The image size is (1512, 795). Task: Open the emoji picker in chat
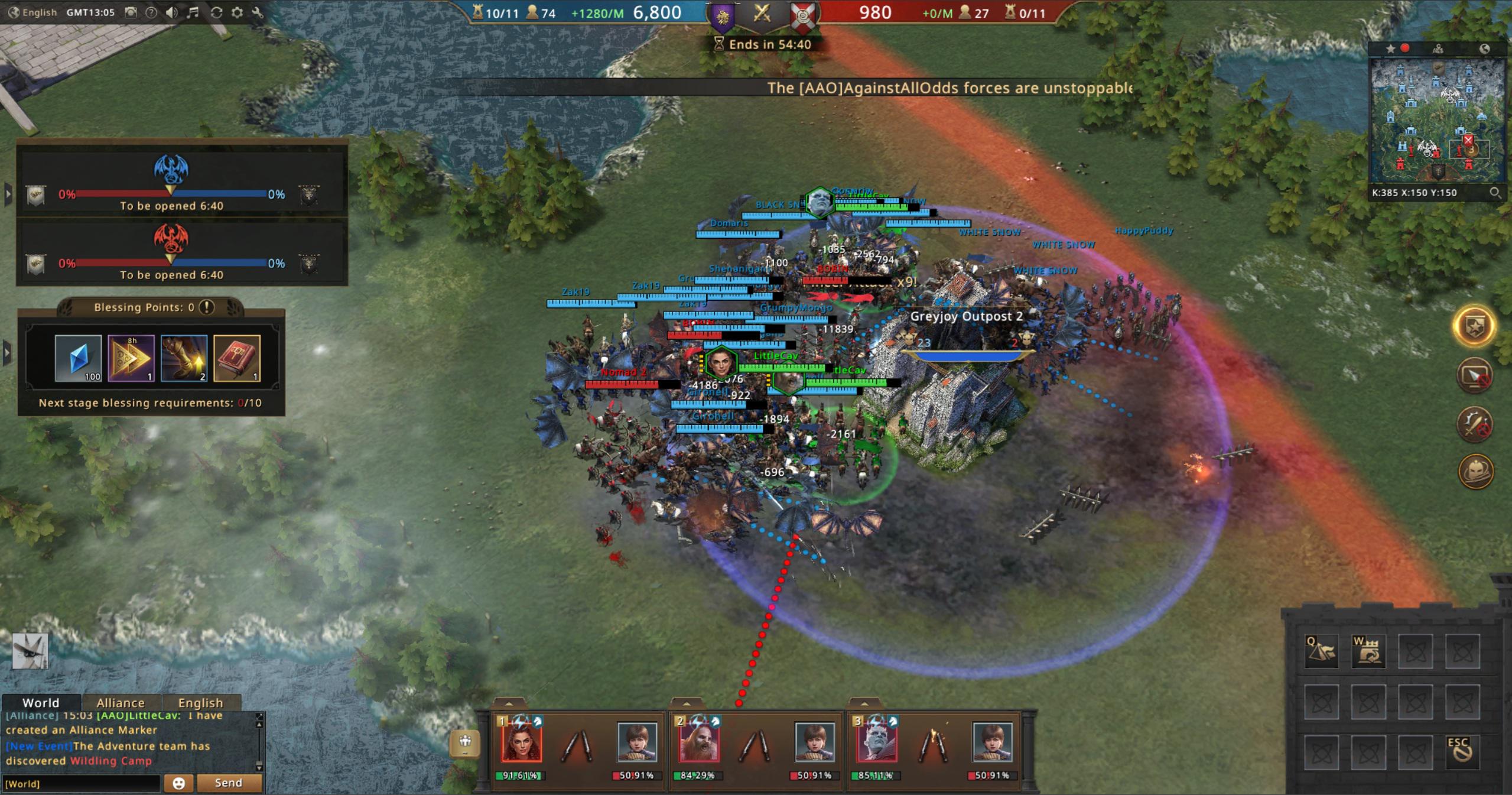coord(178,783)
